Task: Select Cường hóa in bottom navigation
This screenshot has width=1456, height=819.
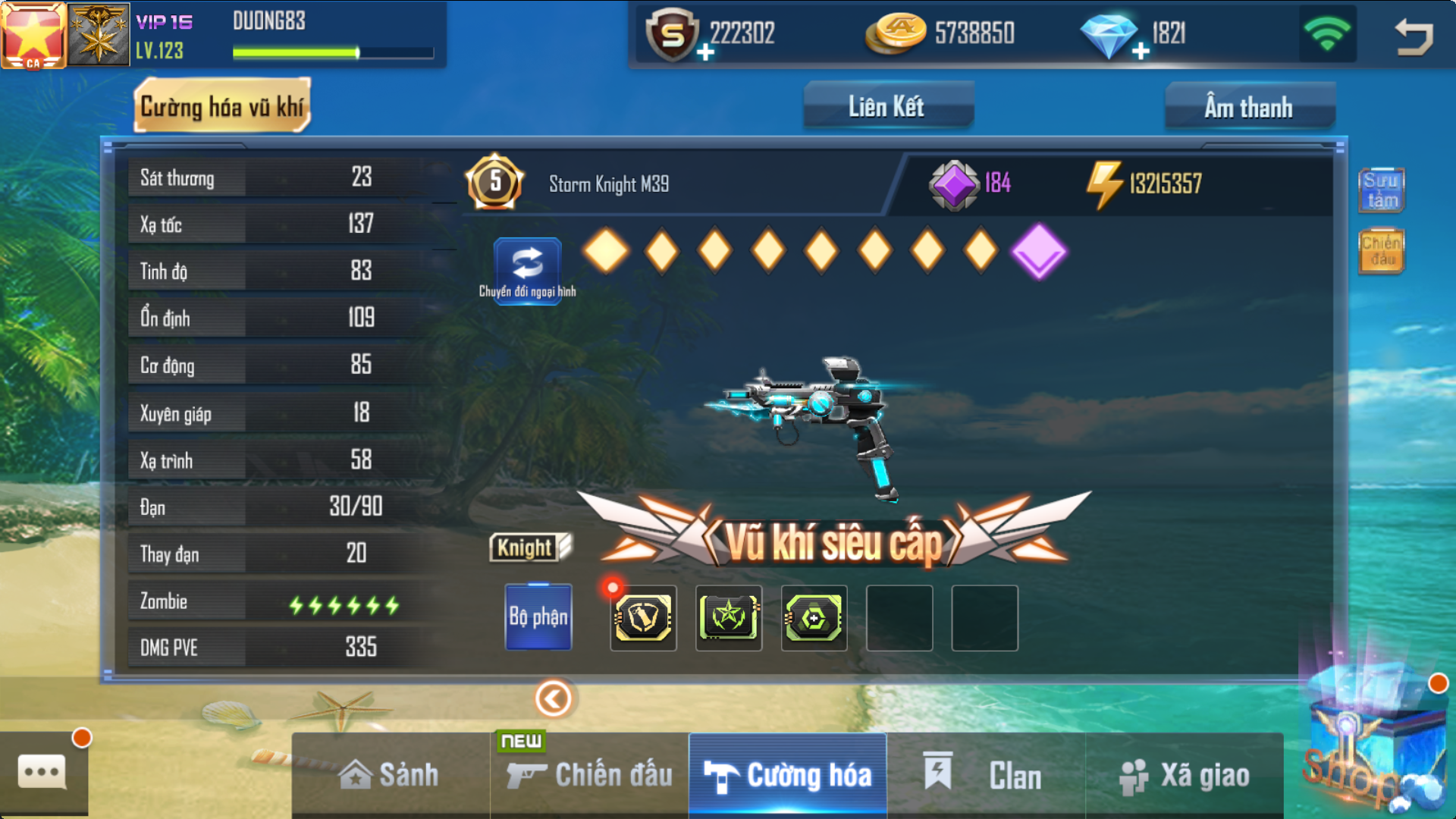Action: [x=788, y=775]
